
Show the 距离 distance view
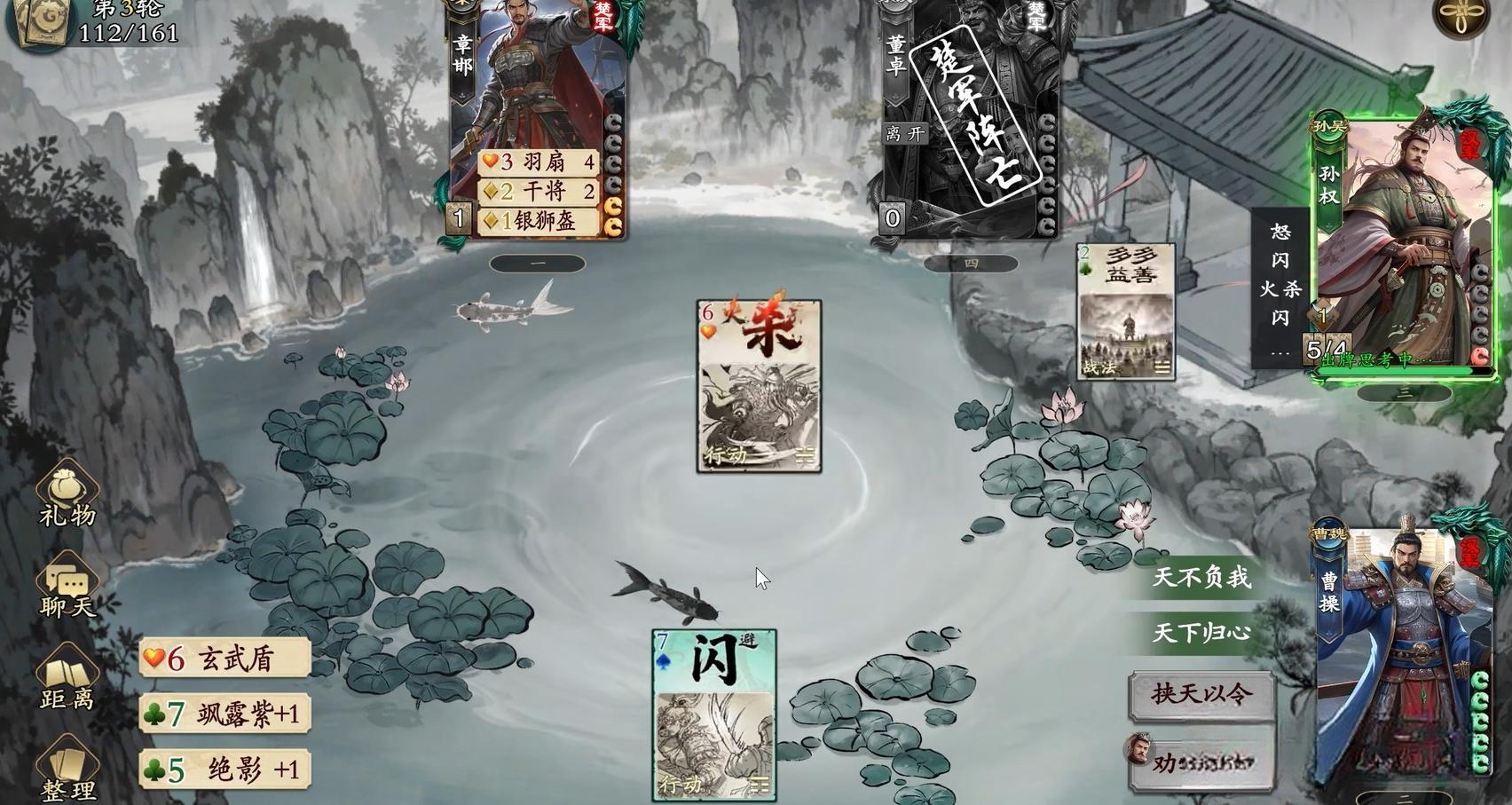point(67,679)
